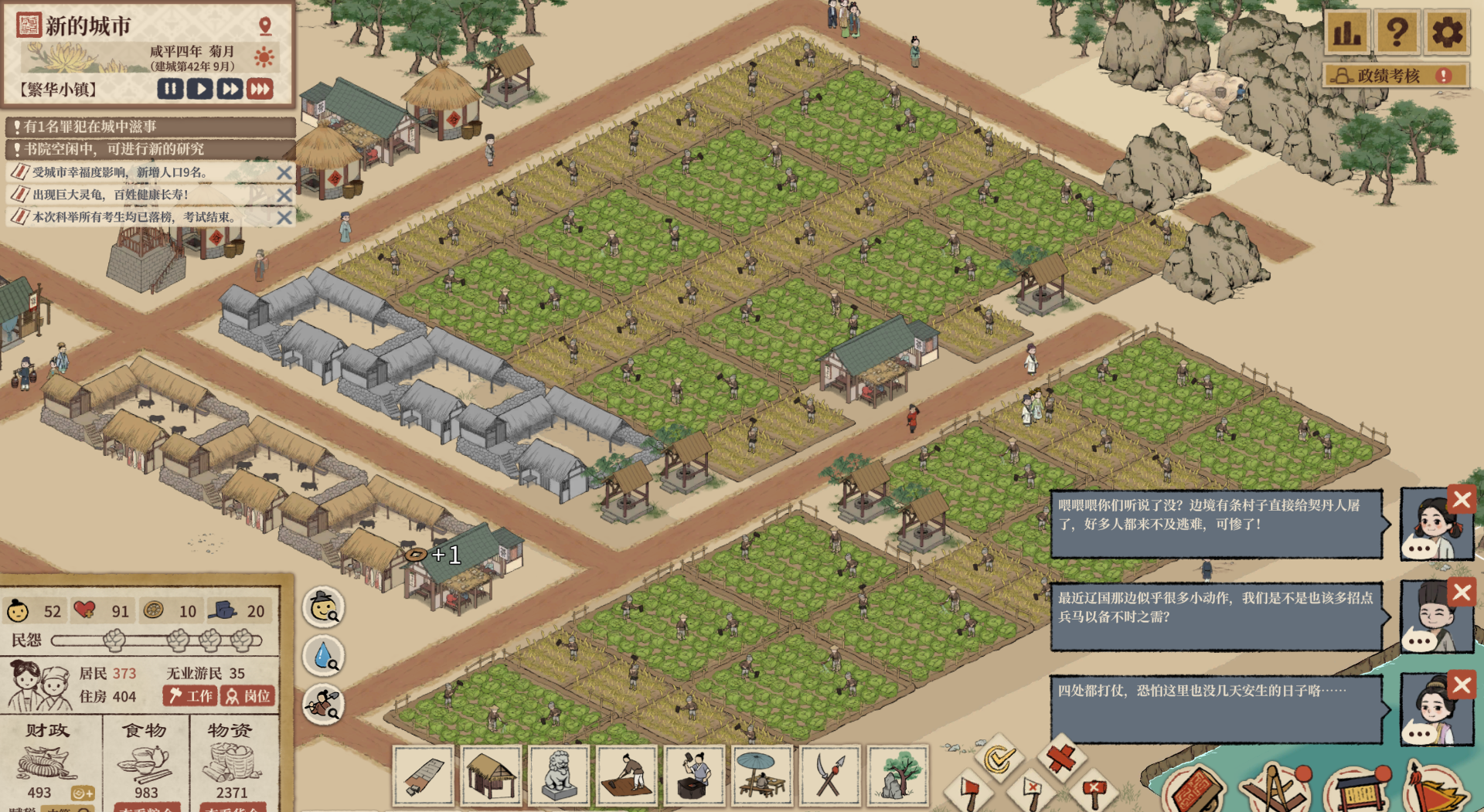Open the stone lion statue category
This screenshot has height=812, width=1484.
point(558,775)
